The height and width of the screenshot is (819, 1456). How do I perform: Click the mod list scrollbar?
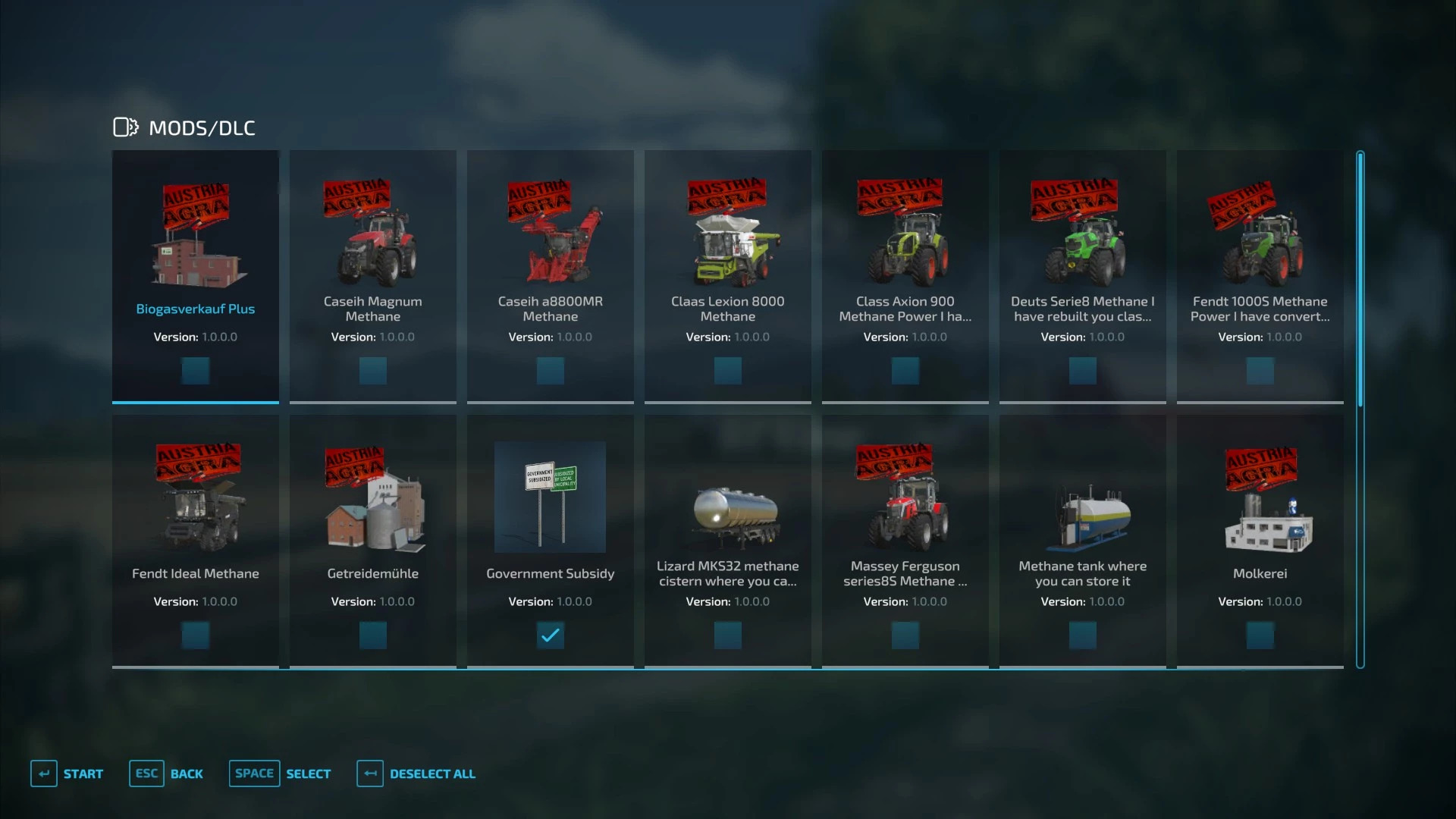click(x=1360, y=409)
